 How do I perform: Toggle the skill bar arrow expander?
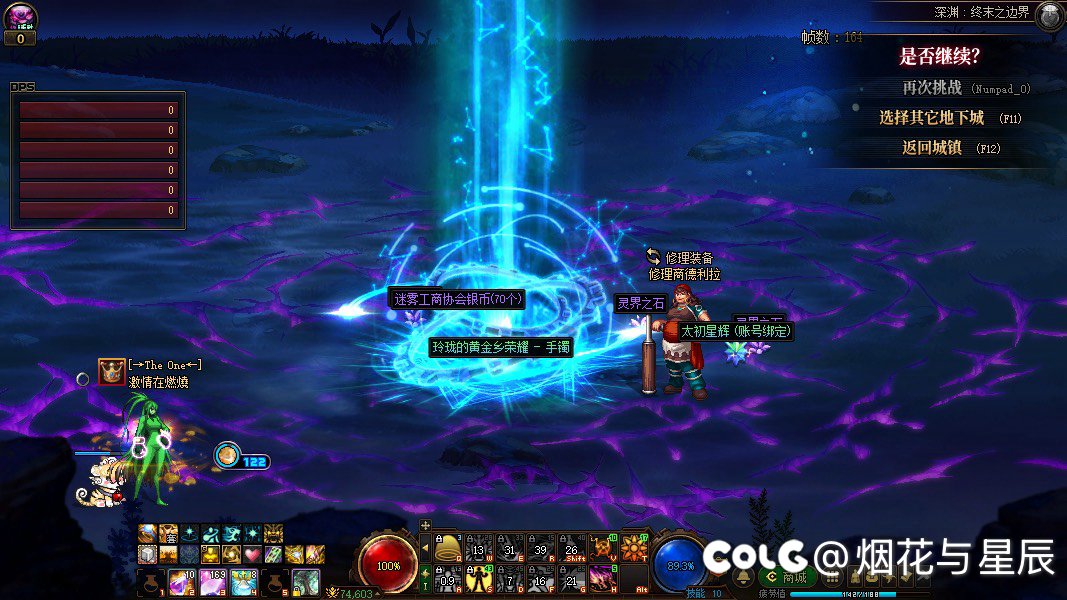pyautogui.click(x=425, y=548)
